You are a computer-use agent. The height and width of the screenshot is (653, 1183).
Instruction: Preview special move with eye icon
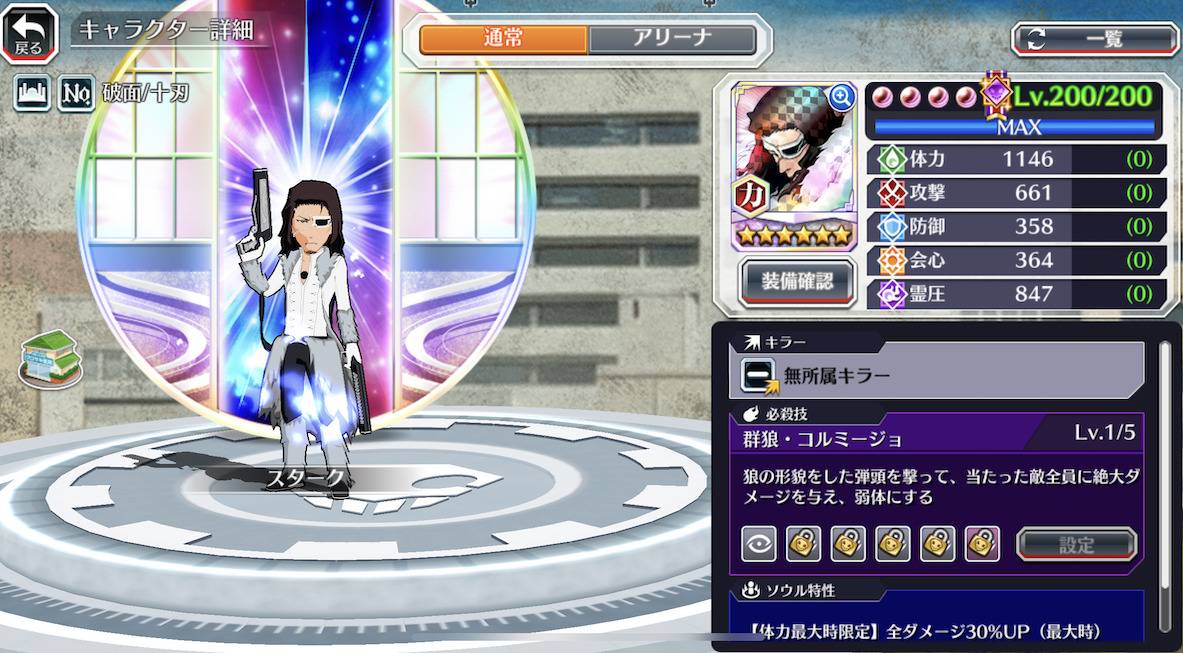point(758,545)
